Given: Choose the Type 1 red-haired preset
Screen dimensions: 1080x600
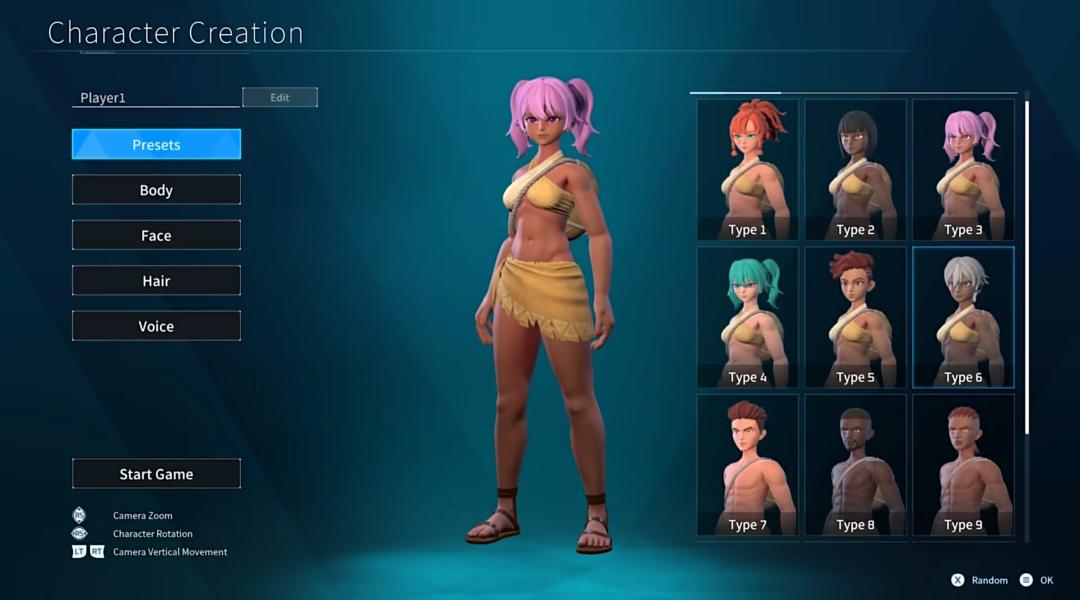Looking at the screenshot, I should 748,169.
